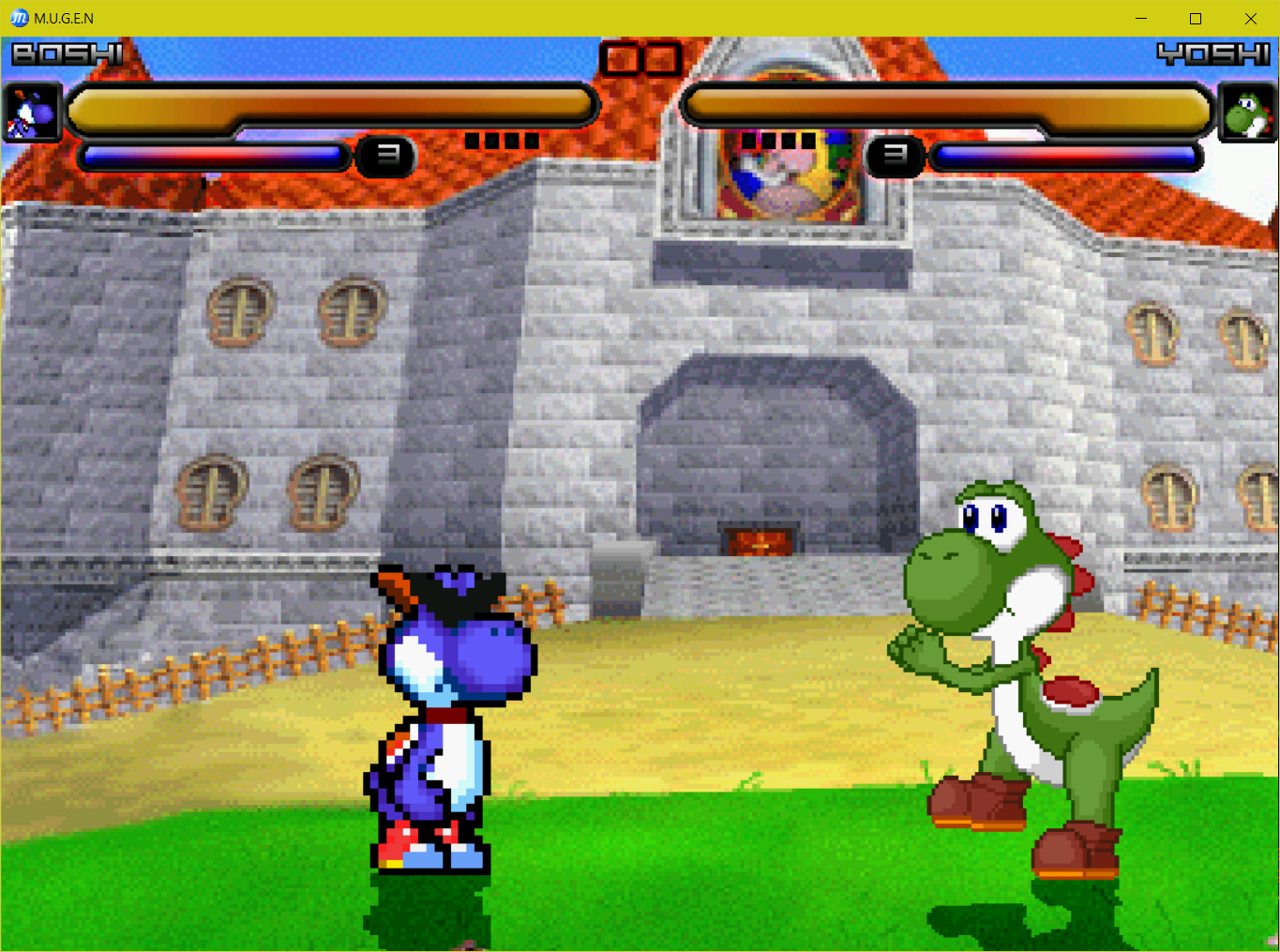The width and height of the screenshot is (1280, 952).
Task: Click the M.U.G.E.N logo in the title bar
Action: tap(18, 18)
